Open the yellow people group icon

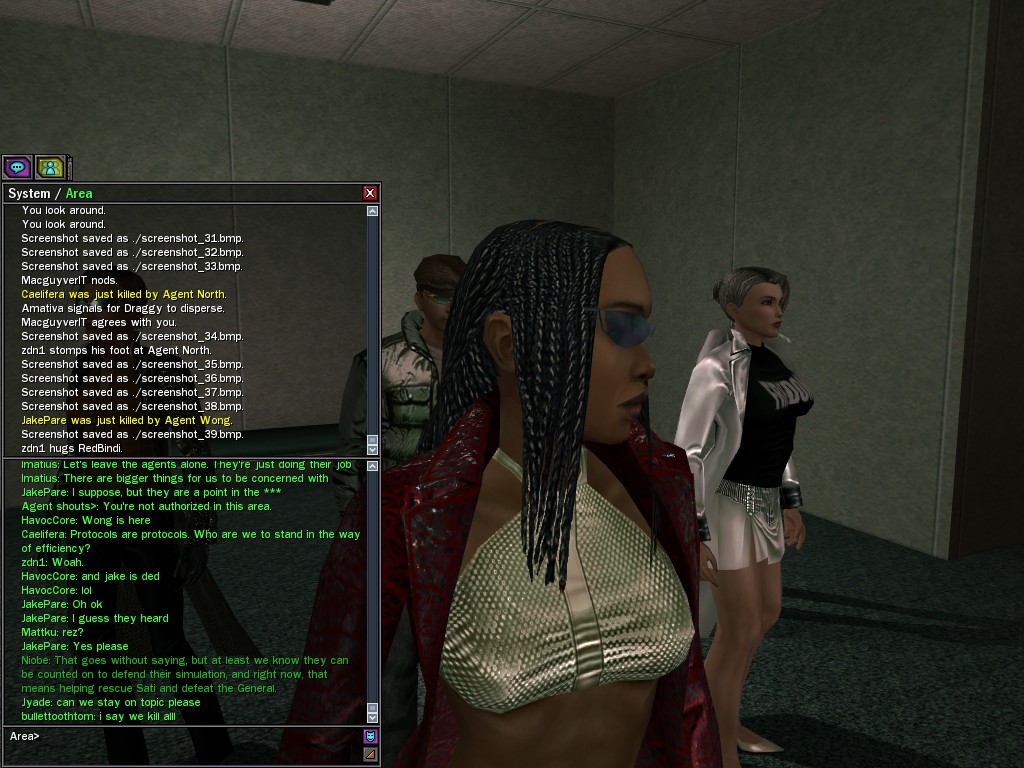tap(49, 167)
